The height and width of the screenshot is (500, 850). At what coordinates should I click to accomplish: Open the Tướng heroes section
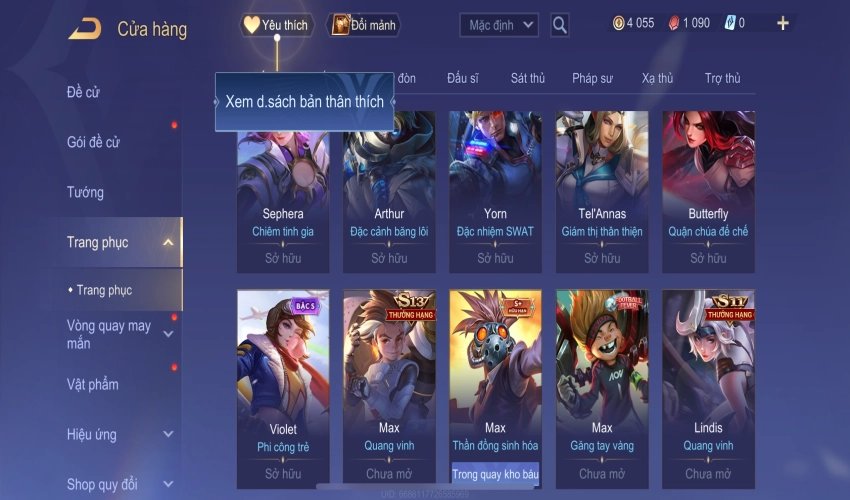point(85,192)
